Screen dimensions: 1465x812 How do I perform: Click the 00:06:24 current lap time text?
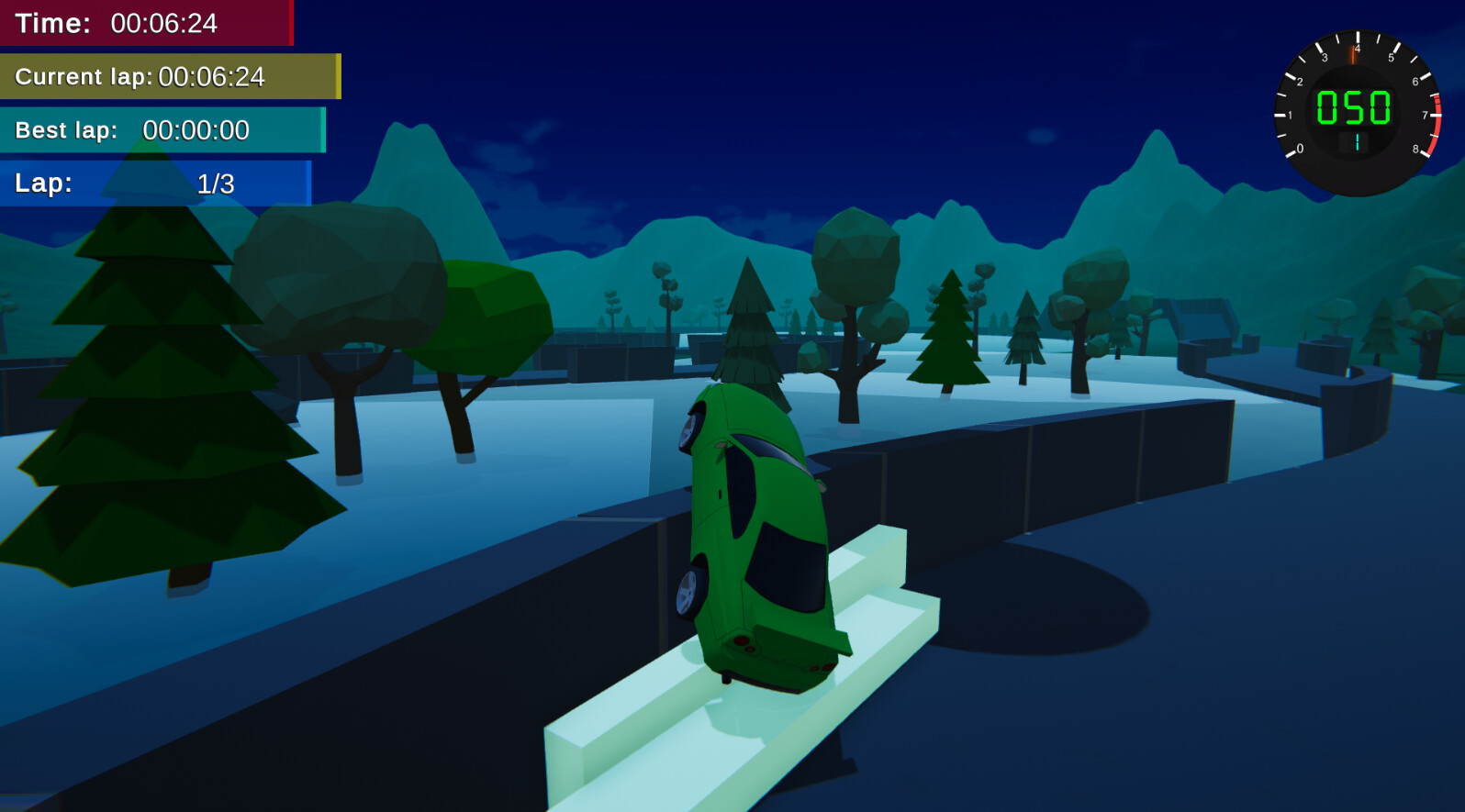point(211,77)
